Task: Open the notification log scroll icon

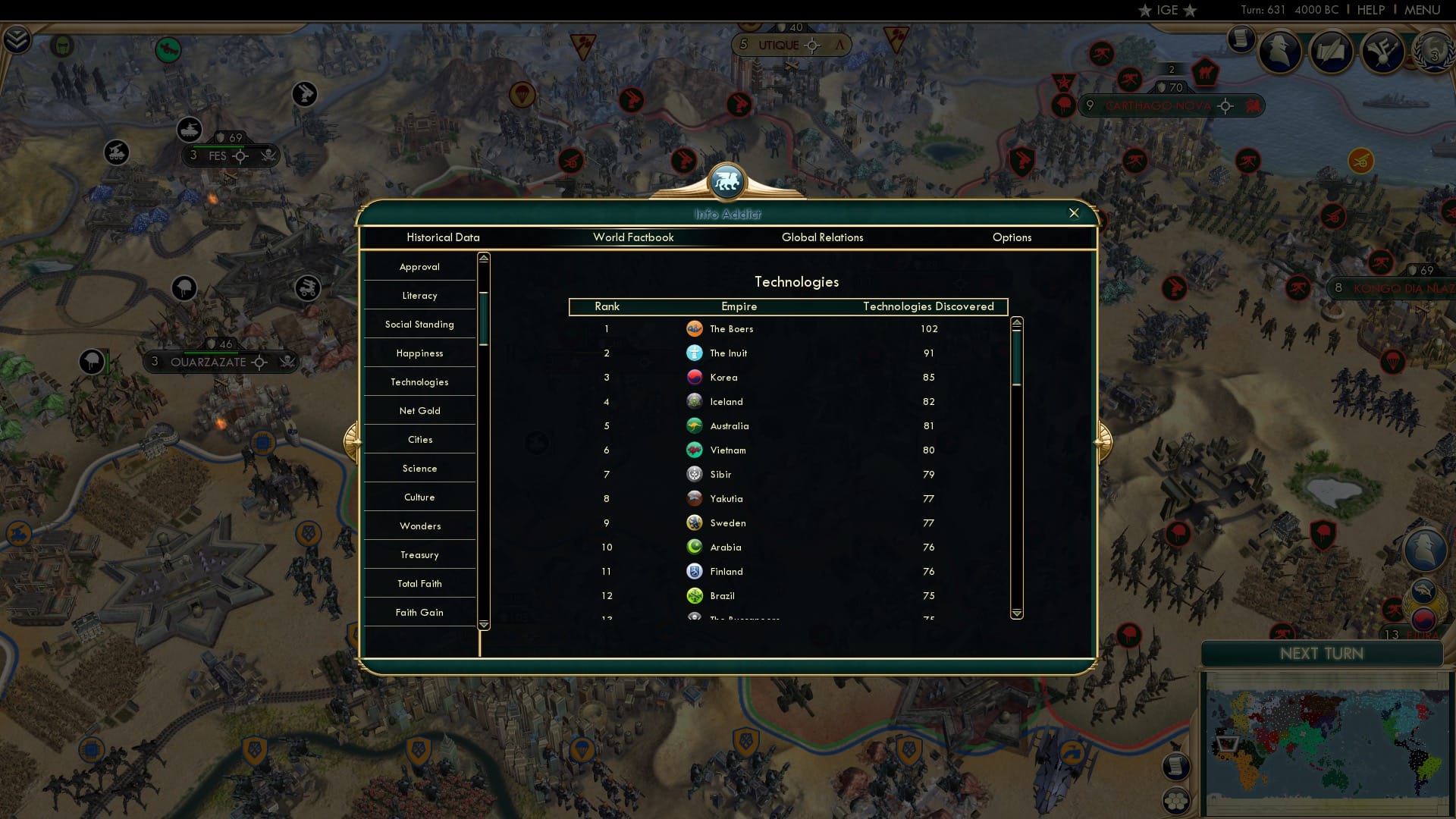Action: (1241, 39)
